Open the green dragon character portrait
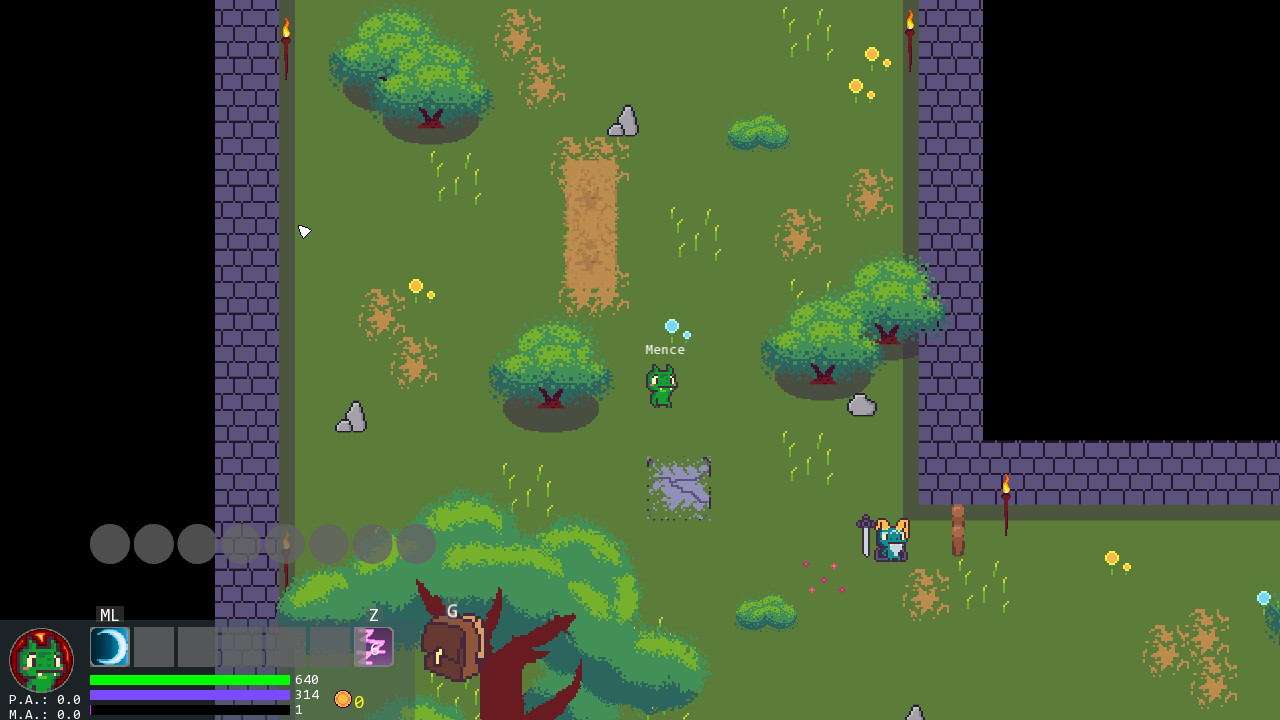The height and width of the screenshot is (720, 1280). [41, 660]
